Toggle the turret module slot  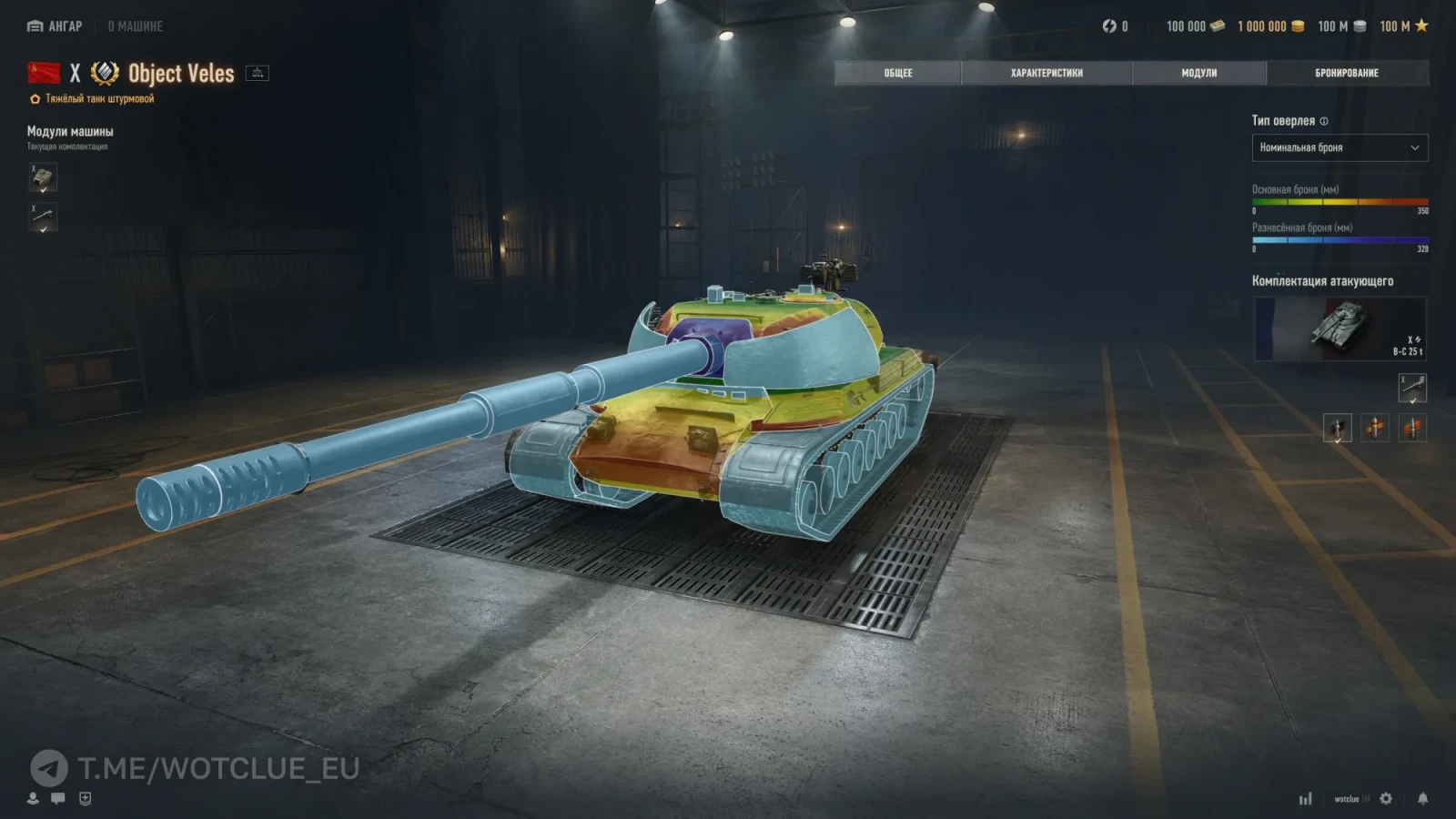click(x=43, y=177)
